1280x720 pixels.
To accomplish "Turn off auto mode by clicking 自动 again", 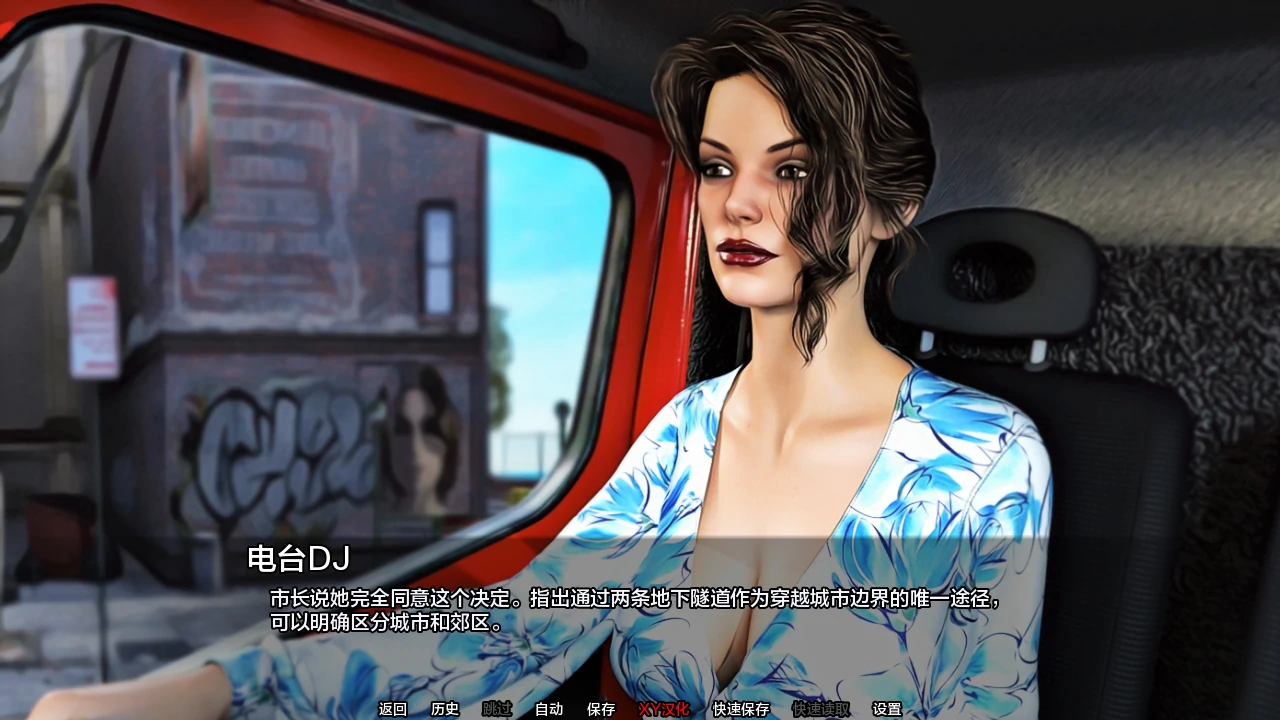I will 547,709.
